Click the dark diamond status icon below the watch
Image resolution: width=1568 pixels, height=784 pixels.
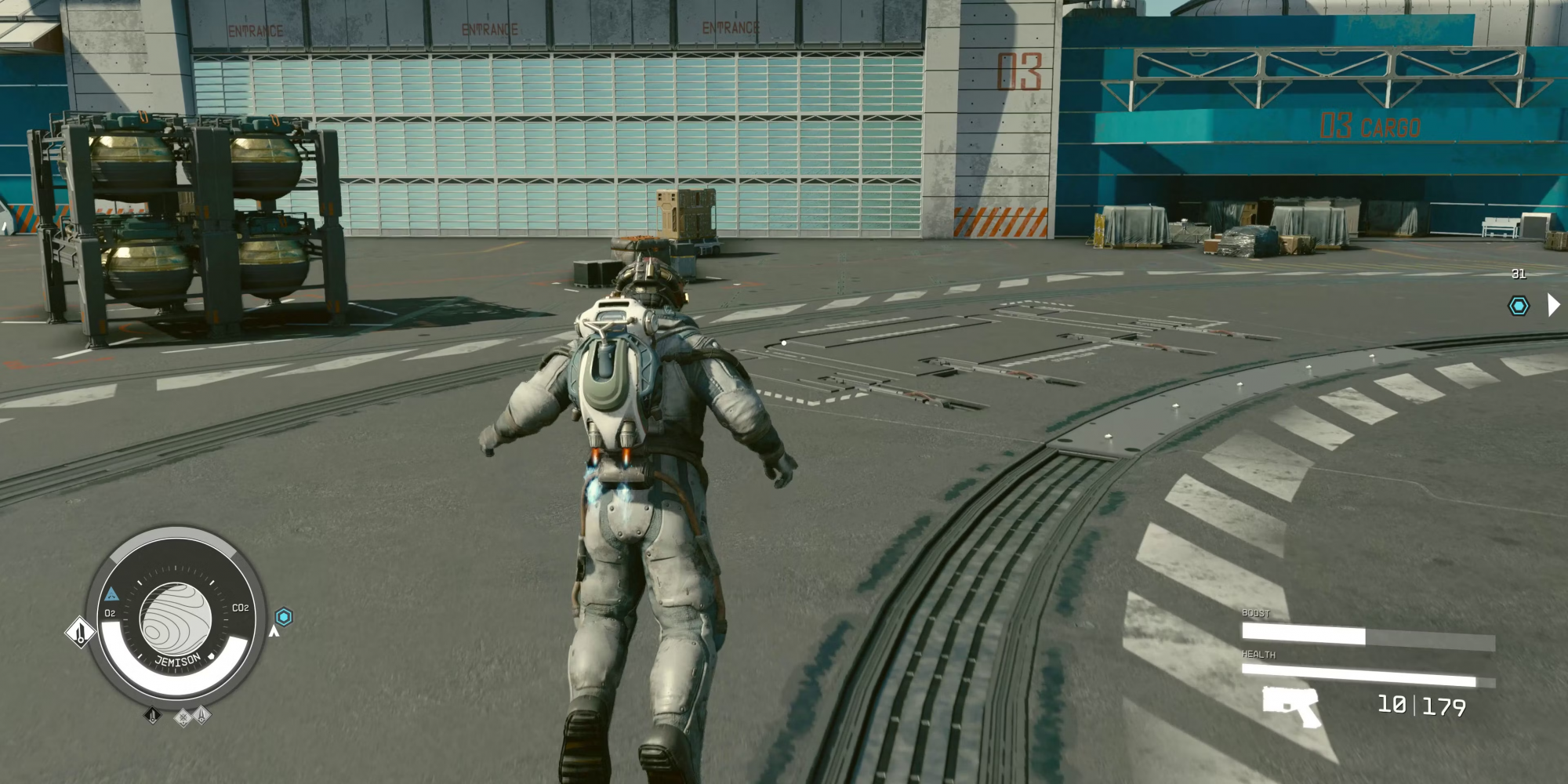point(153,715)
